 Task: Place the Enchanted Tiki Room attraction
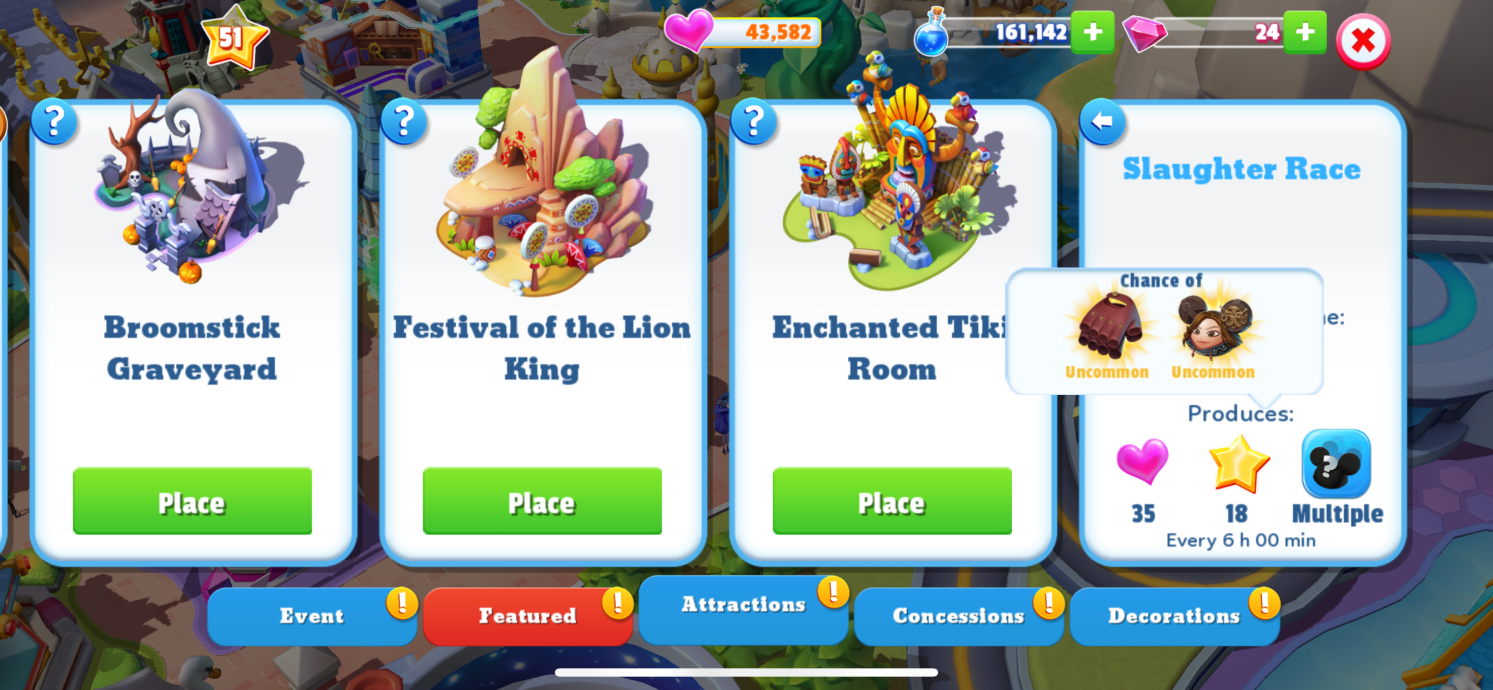892,501
